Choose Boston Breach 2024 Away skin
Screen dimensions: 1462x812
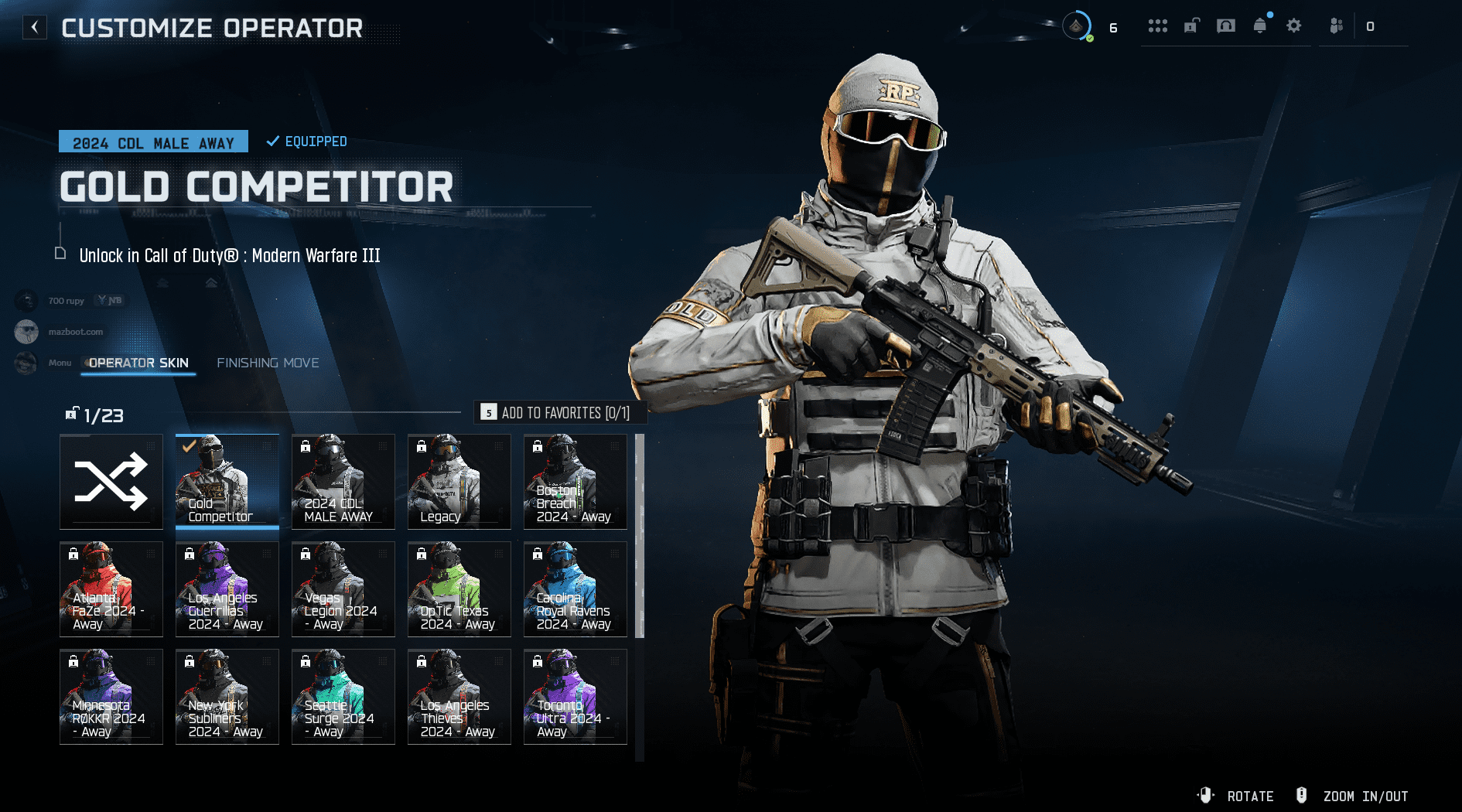click(x=576, y=482)
